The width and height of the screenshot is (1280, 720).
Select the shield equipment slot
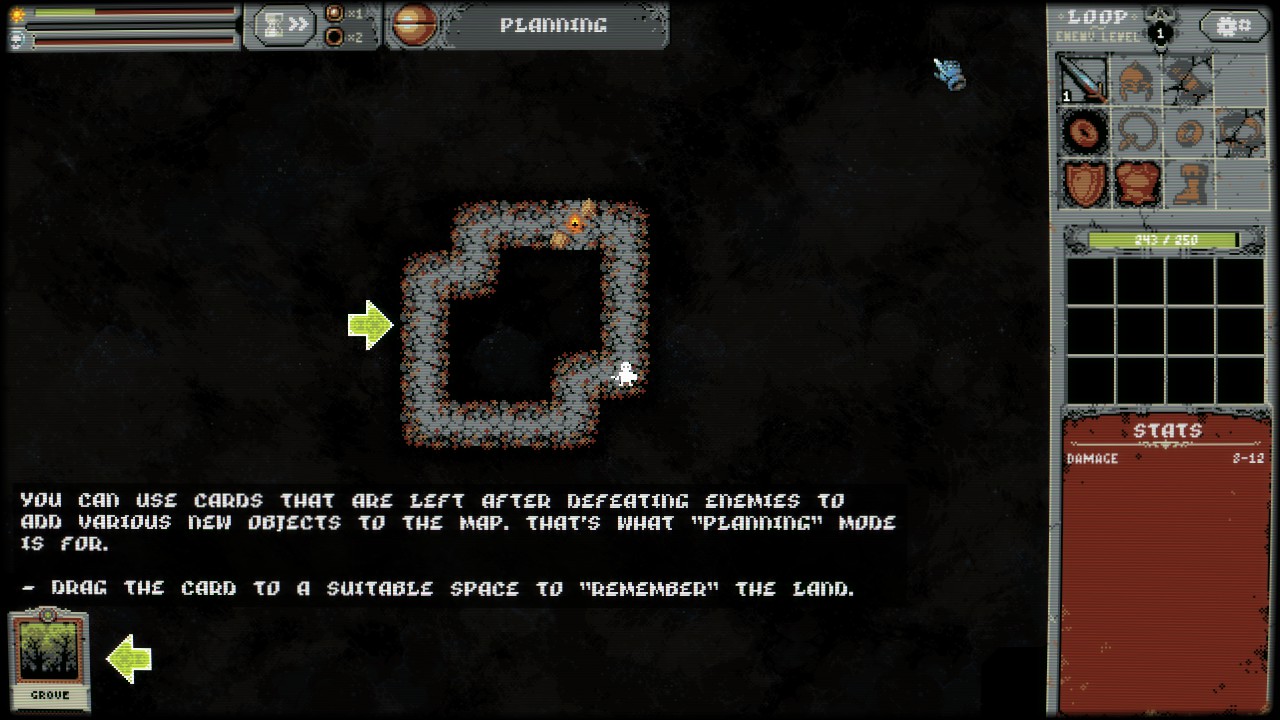(x=1084, y=184)
